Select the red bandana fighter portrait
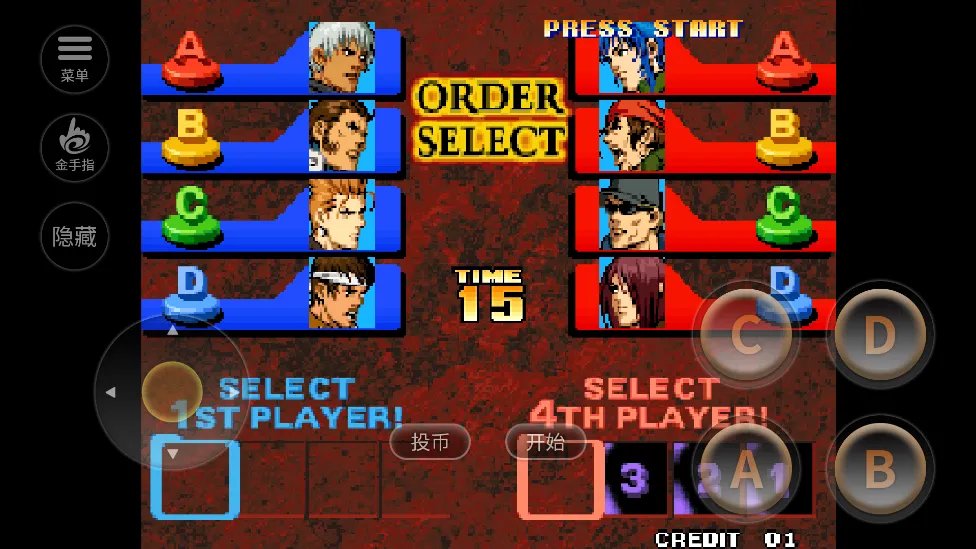Viewport: 976px width, 549px height. click(x=631, y=136)
